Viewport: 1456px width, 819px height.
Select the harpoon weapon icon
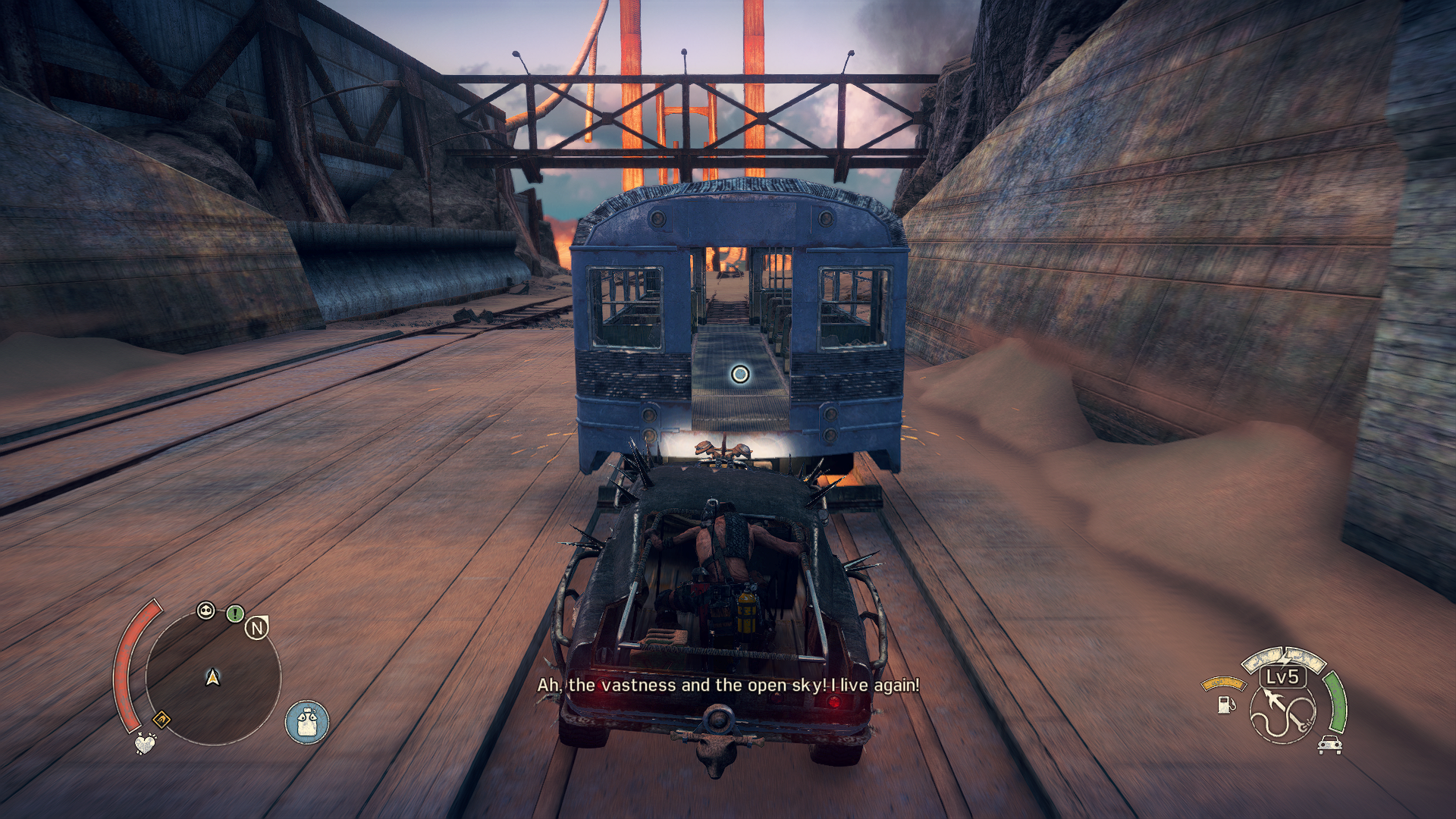tap(1284, 714)
